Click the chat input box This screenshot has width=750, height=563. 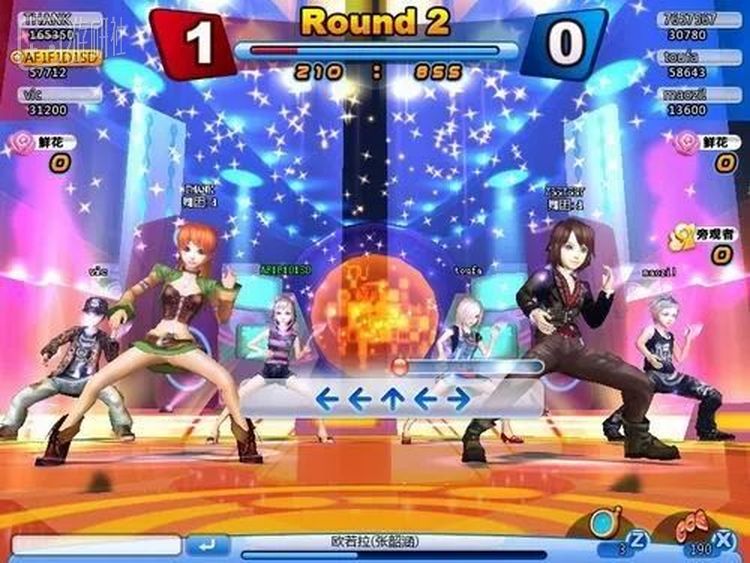tap(96, 546)
